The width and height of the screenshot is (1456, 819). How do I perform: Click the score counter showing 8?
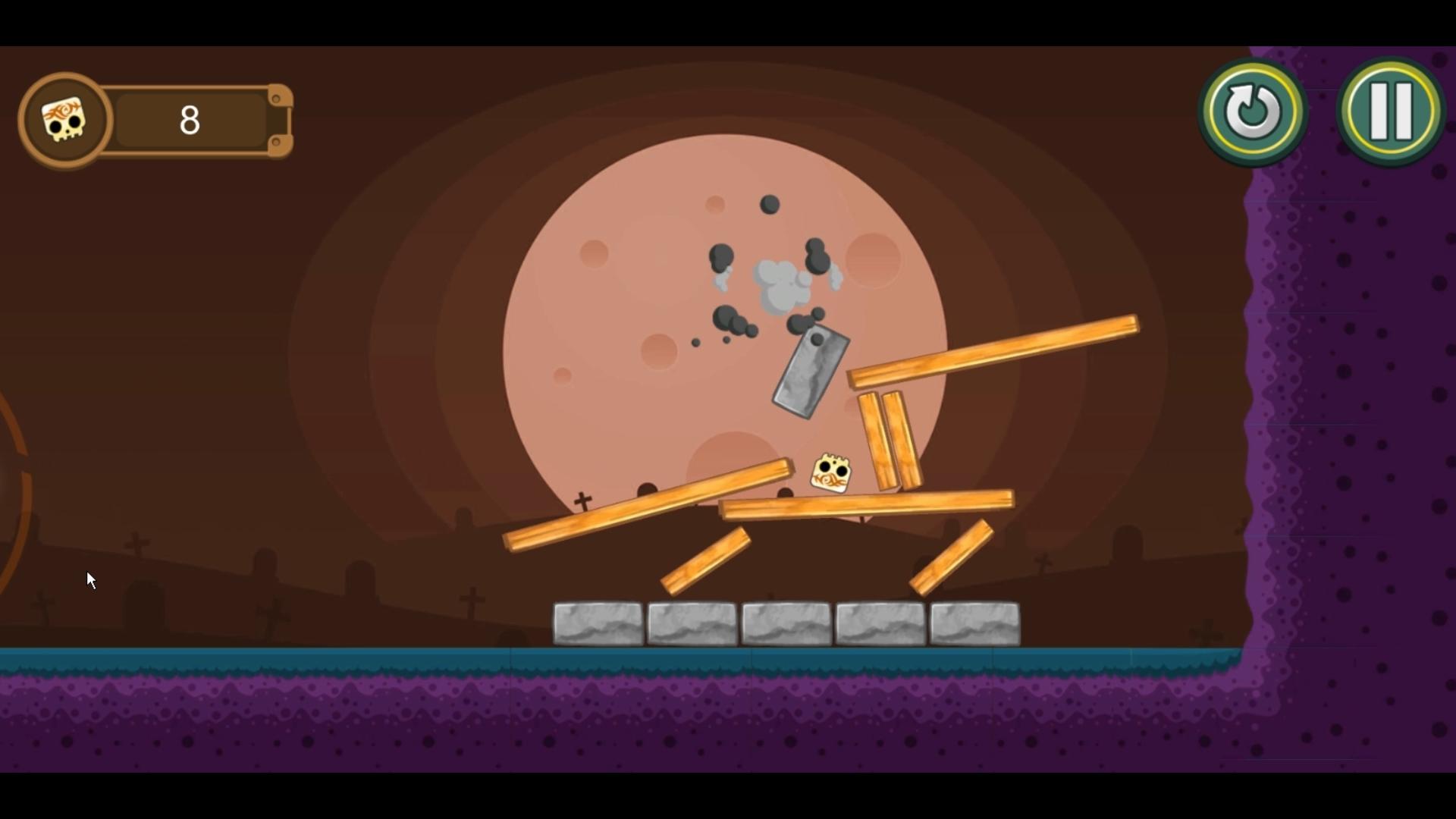[190, 120]
